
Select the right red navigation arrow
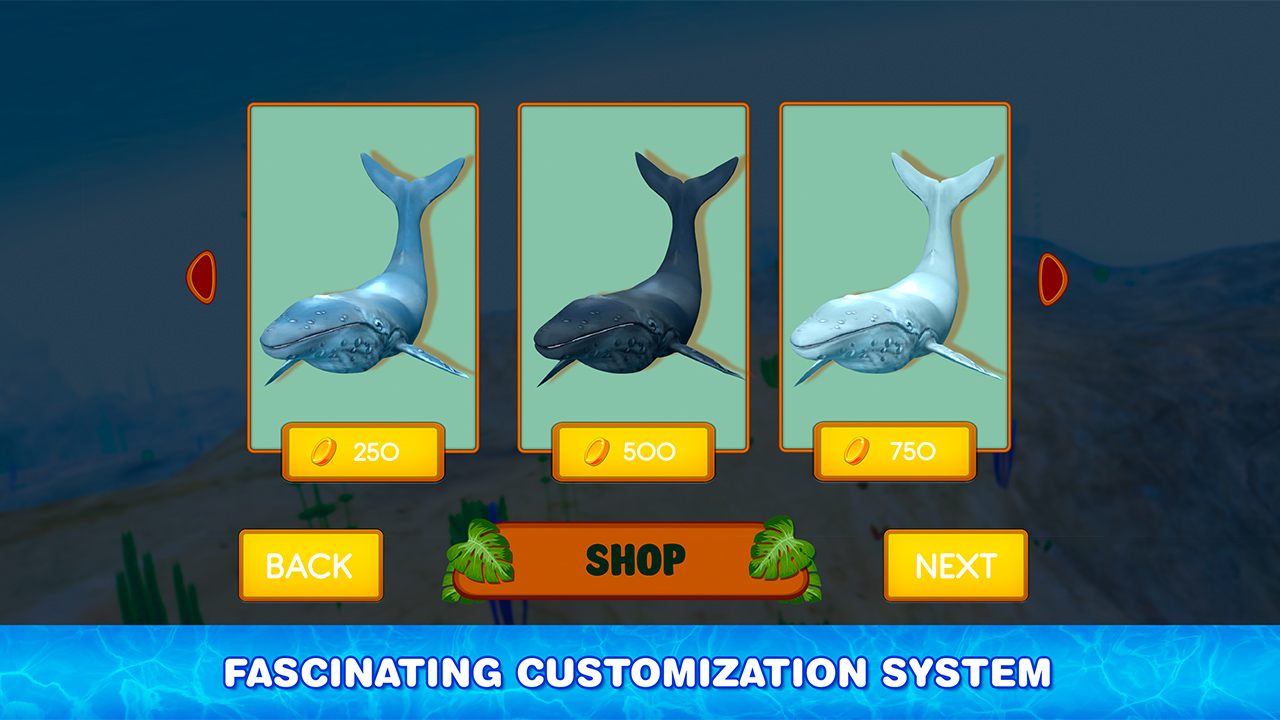point(1053,277)
